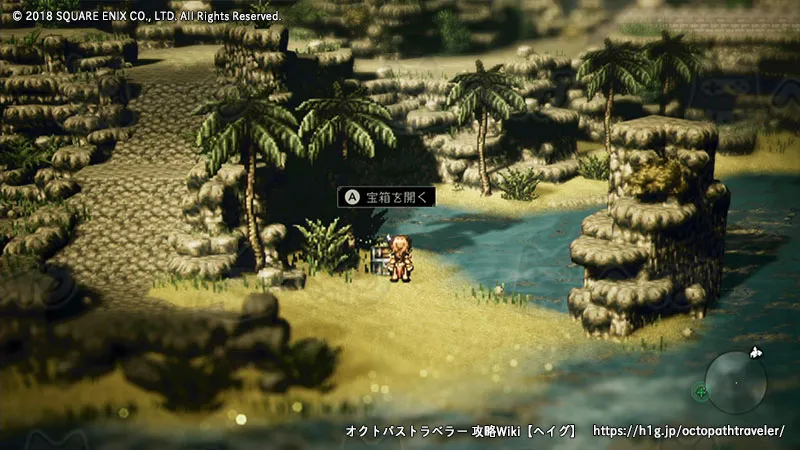Open the circular minimap
Image resolution: width=800 pixels, height=450 pixels.
click(x=736, y=382)
